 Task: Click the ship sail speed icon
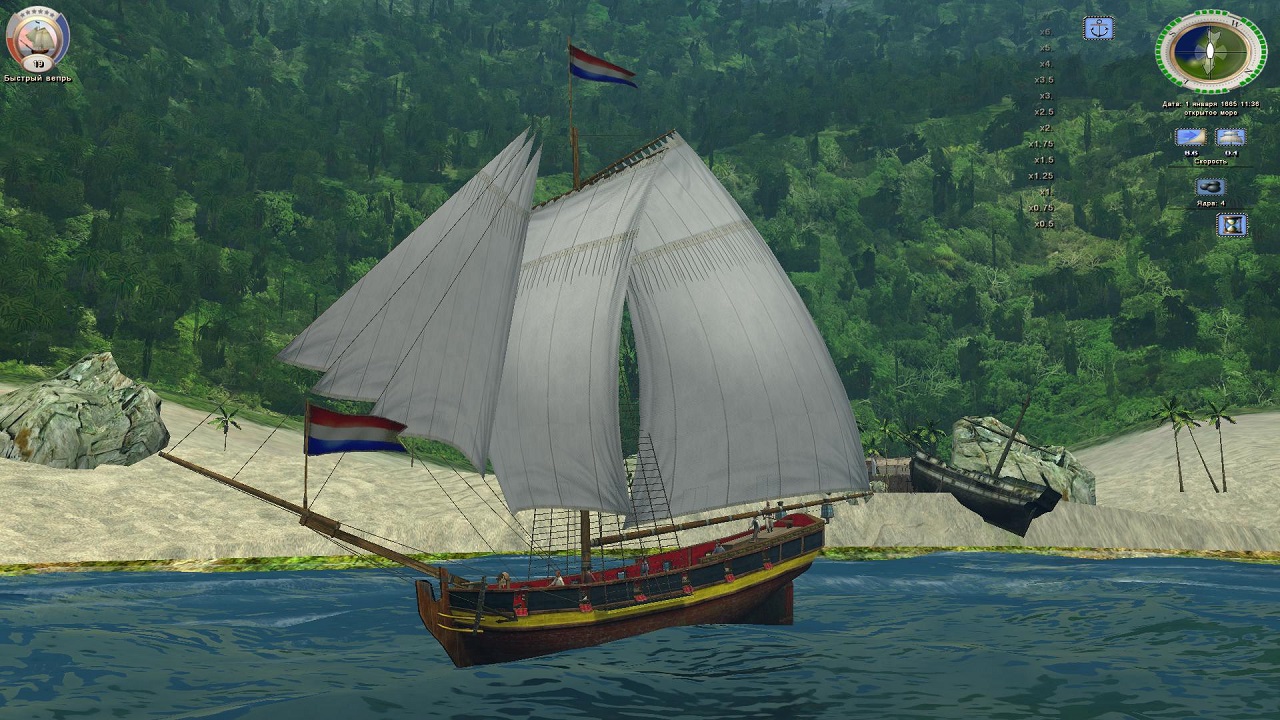coord(1230,138)
